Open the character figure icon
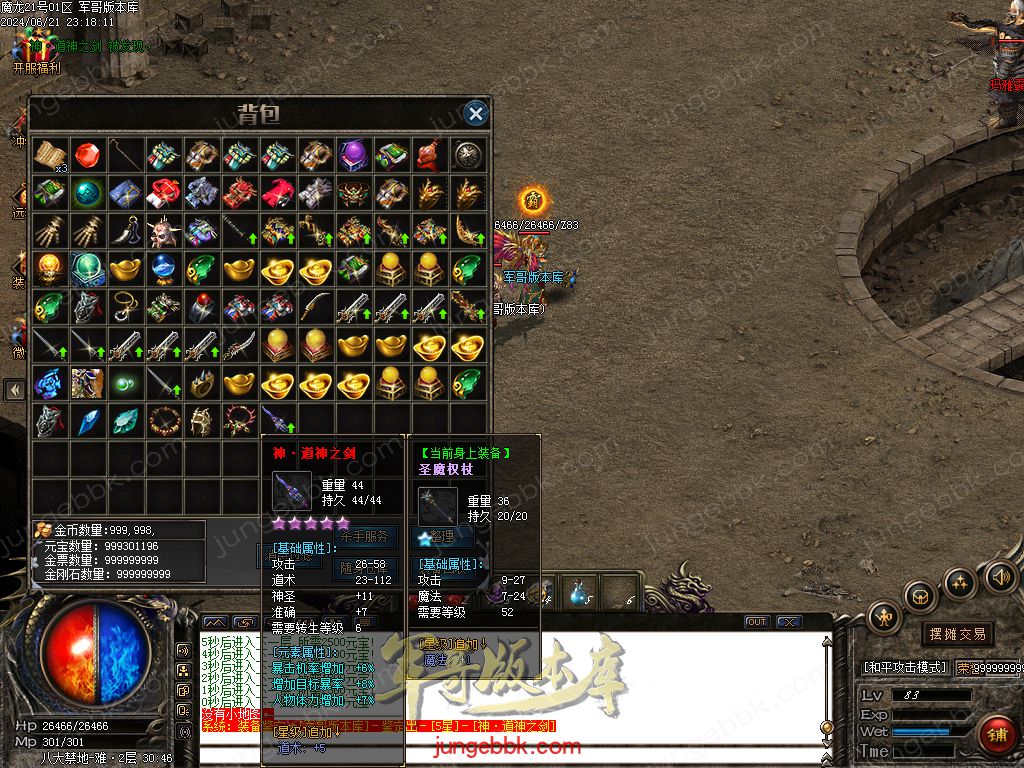 tap(884, 618)
